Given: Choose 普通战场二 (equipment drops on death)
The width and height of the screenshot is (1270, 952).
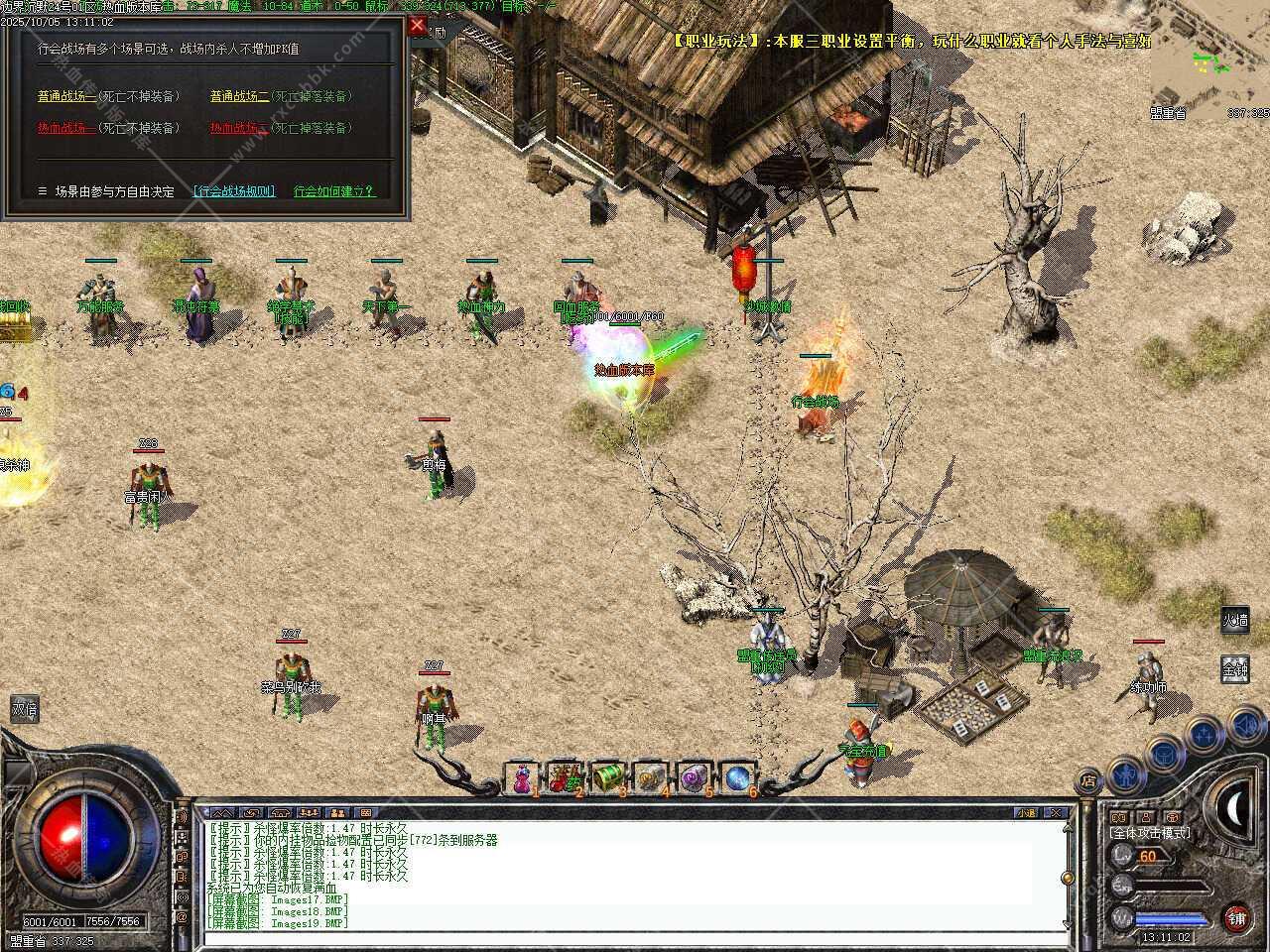Looking at the screenshot, I should pos(239,96).
